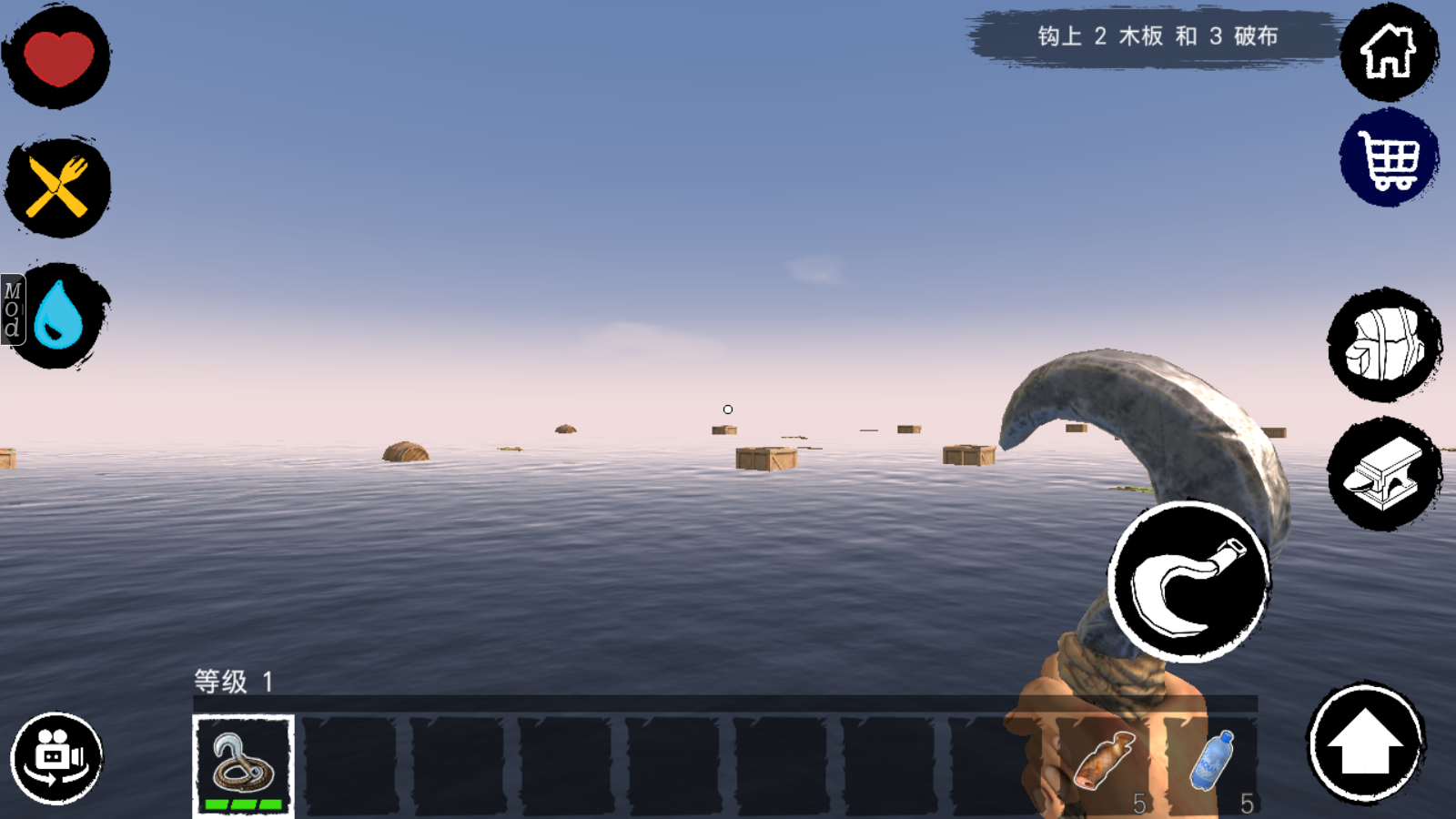This screenshot has height=819, width=1456.
Task: Open the home menu button
Action: [x=1389, y=52]
